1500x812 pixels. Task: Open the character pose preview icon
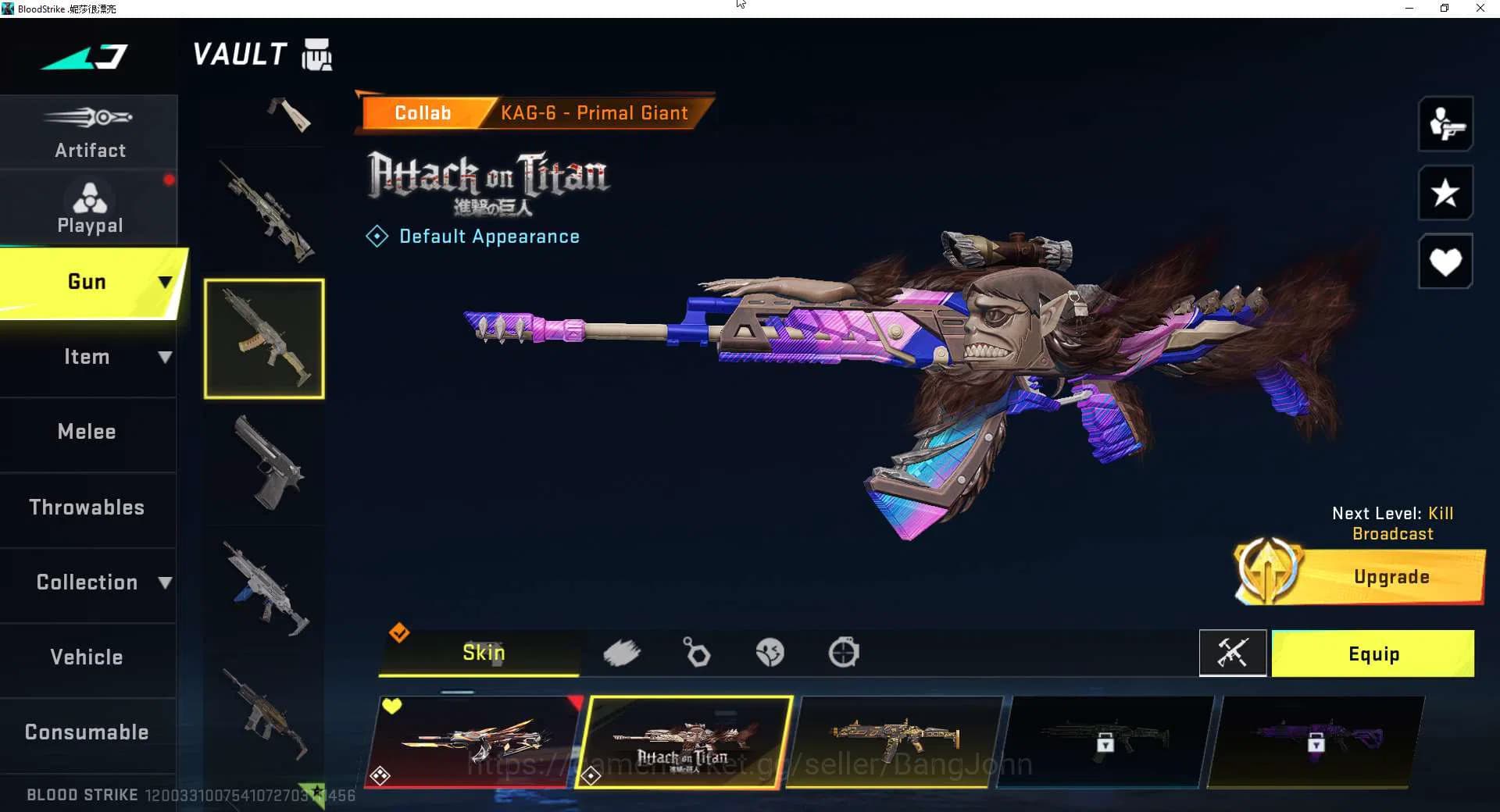point(1446,125)
